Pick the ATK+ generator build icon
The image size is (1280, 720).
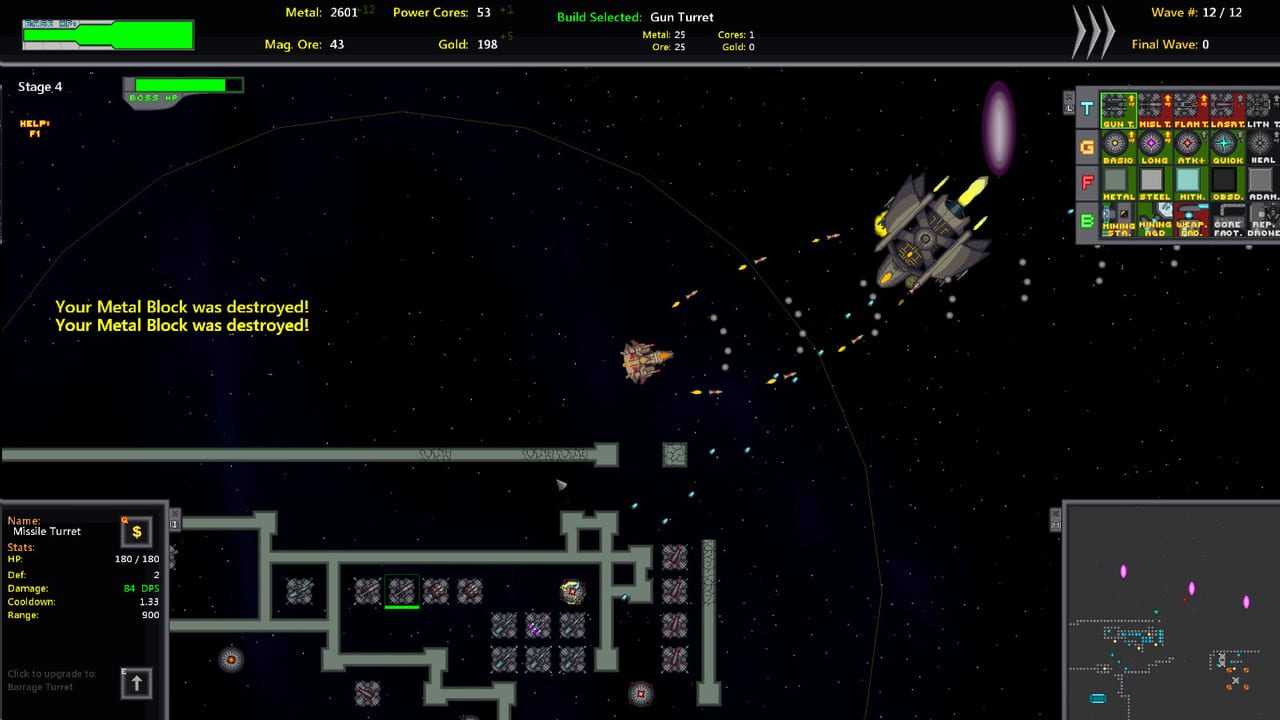[x=1189, y=145]
